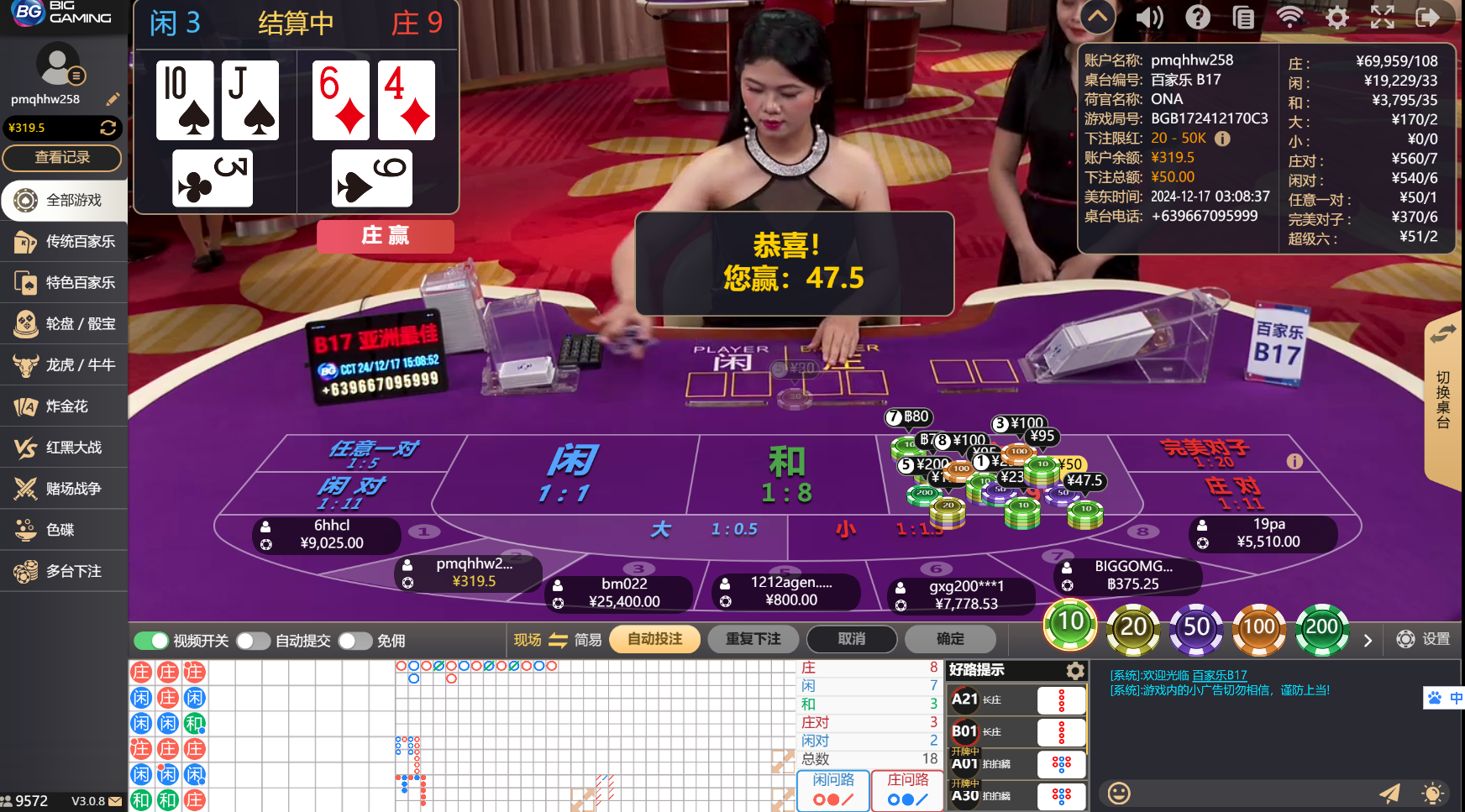Screen dimensions: 1465x812
Task: Turn on 免佣 no-commission mode
Action: pyautogui.click(x=354, y=640)
